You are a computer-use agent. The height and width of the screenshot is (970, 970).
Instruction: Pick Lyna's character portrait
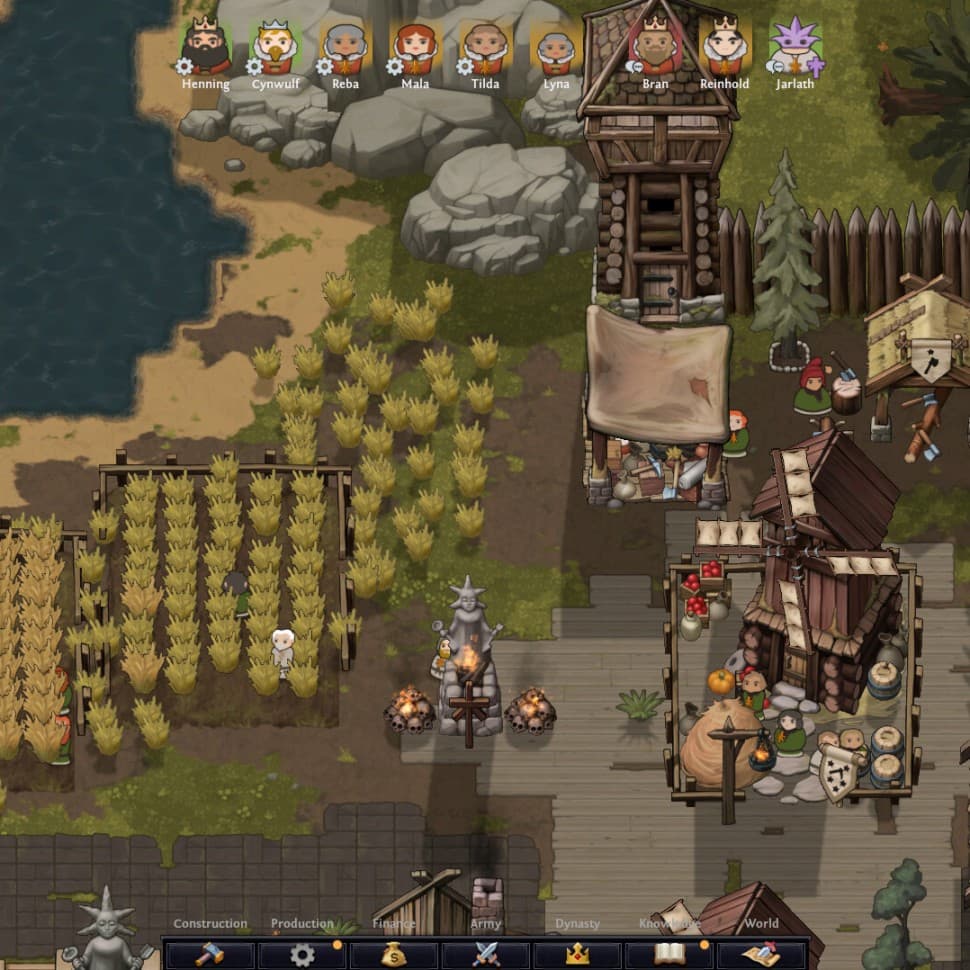[556, 47]
